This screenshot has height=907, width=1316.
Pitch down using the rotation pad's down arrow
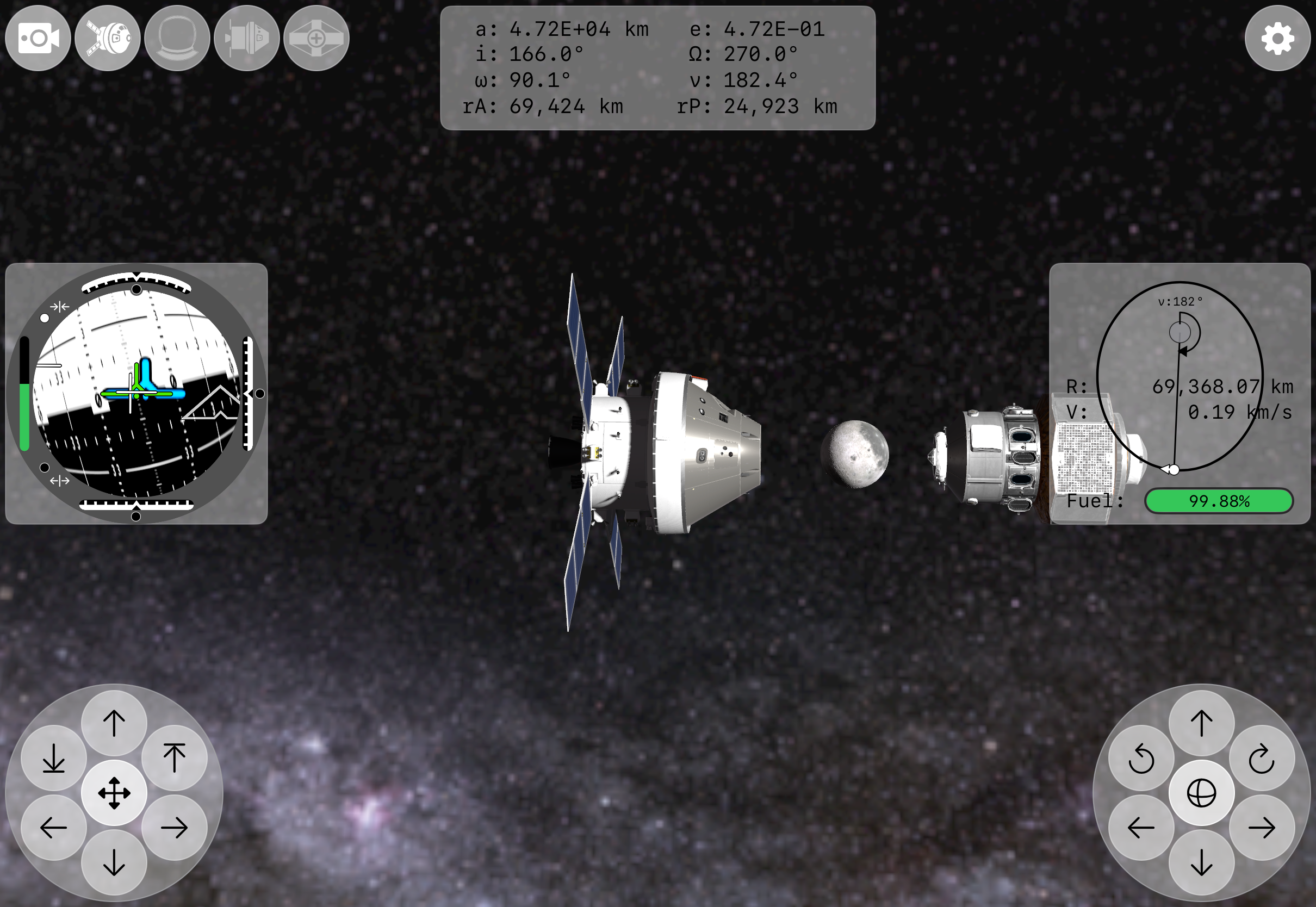[x=1201, y=862]
